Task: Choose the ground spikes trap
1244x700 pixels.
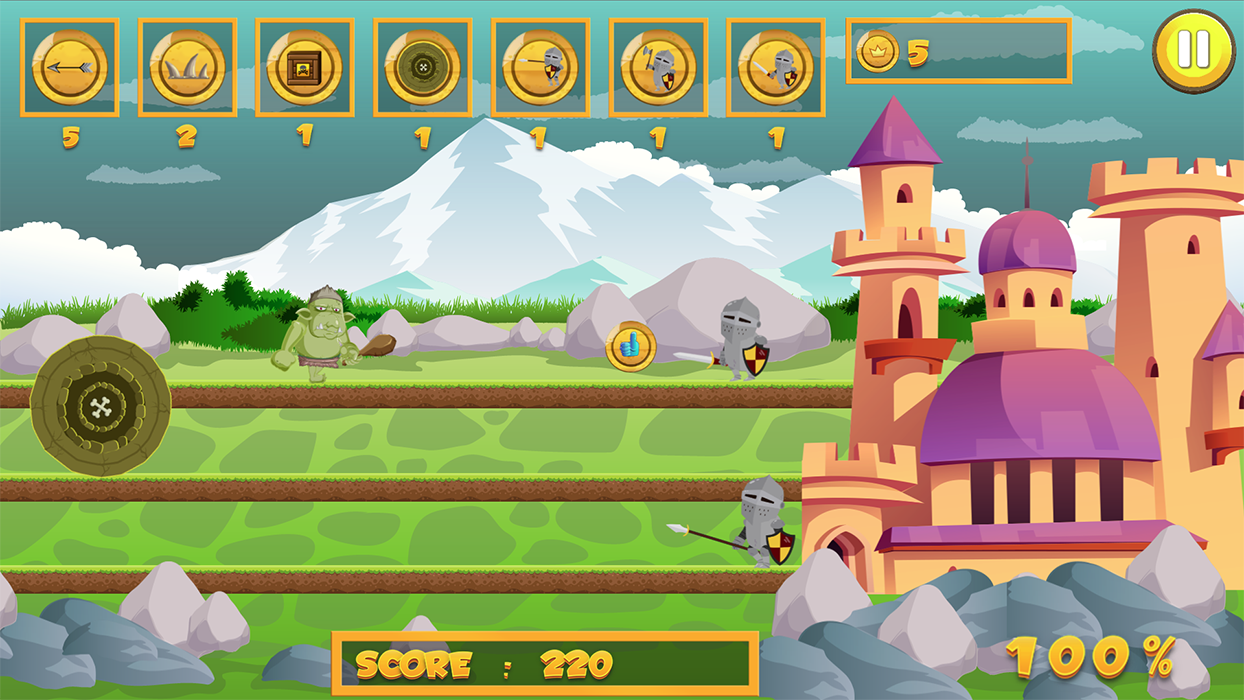Action: [187, 67]
